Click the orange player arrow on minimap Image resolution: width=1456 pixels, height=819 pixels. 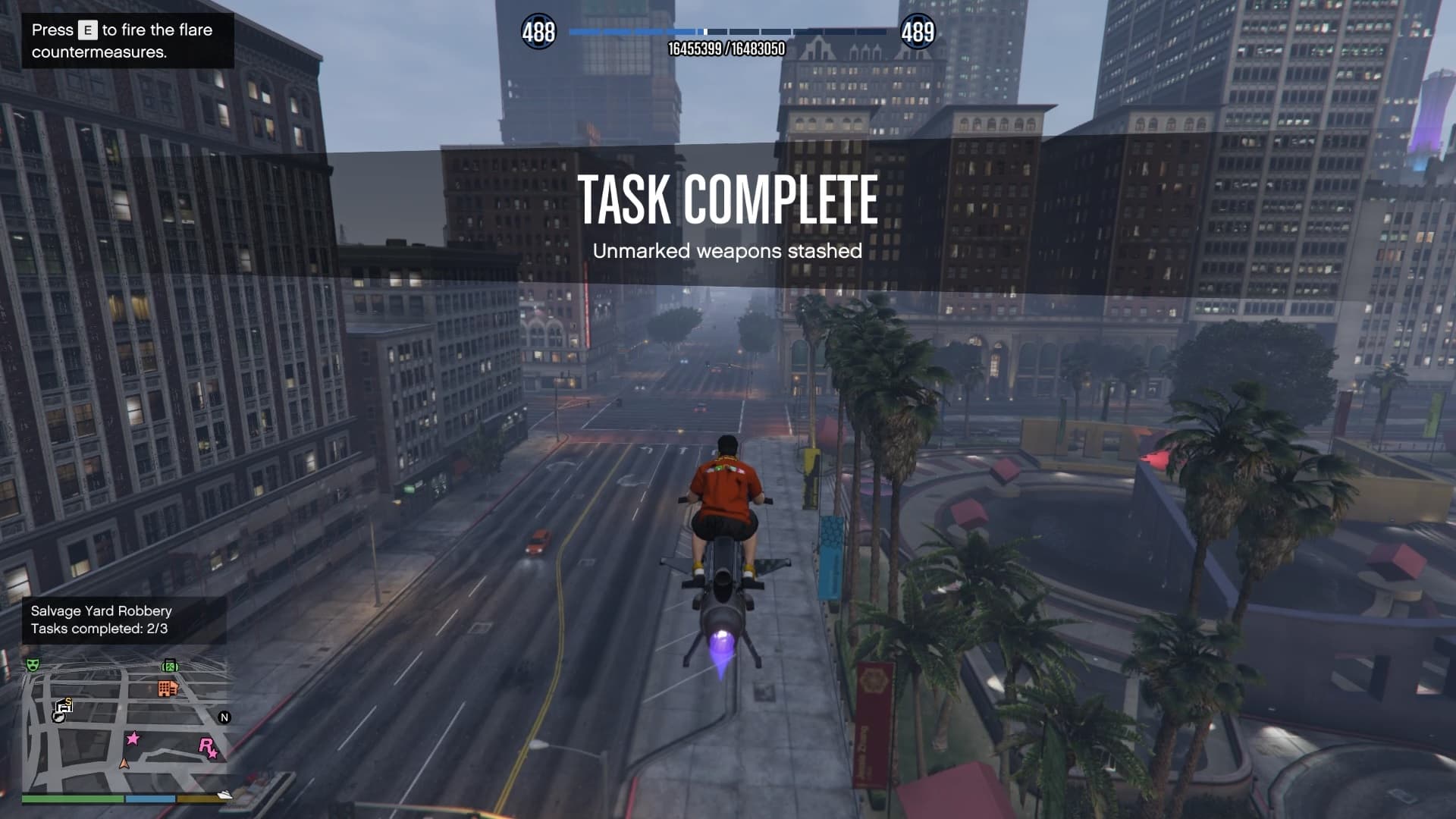(124, 764)
